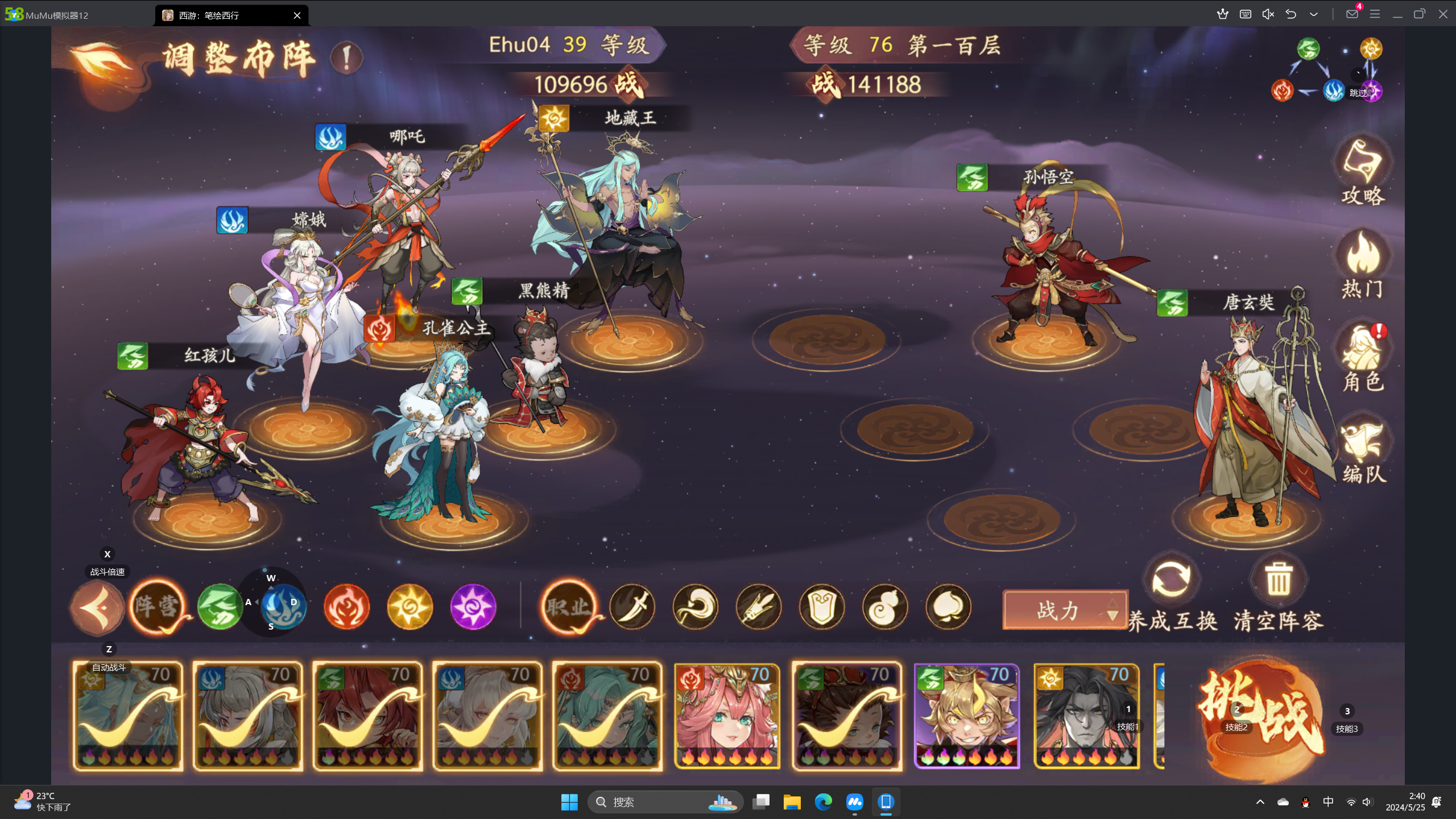The height and width of the screenshot is (819, 1456).
Task: Expand hidden icons in the system tray
Action: pos(1261,802)
